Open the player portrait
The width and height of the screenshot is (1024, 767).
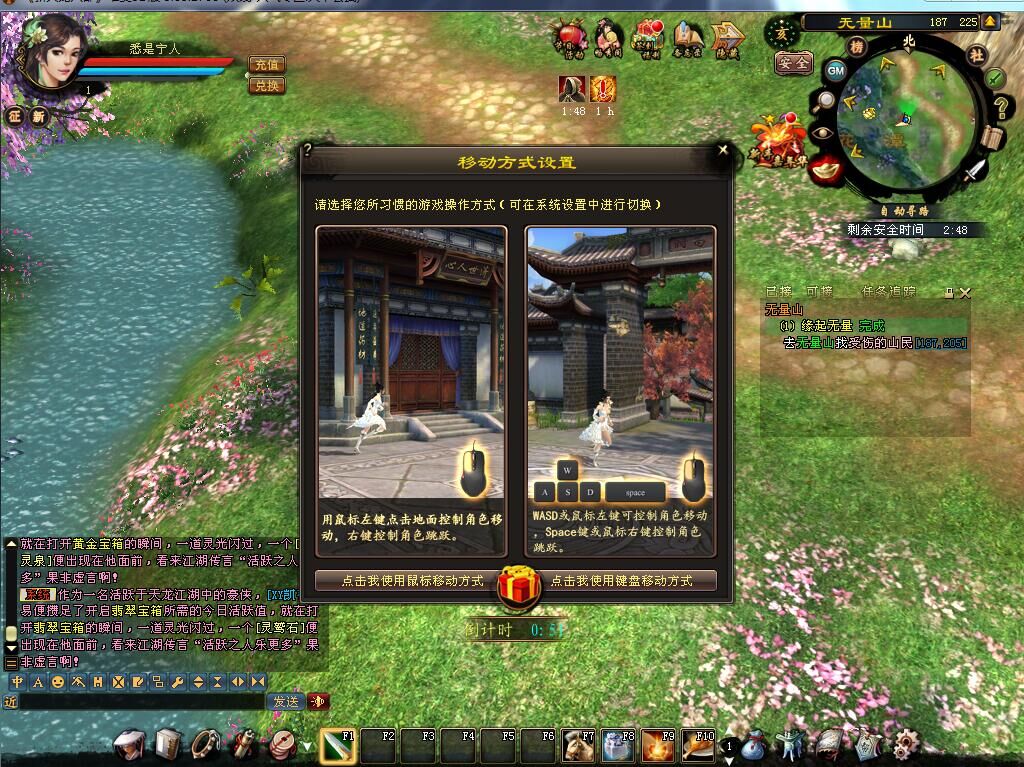[x=50, y=52]
